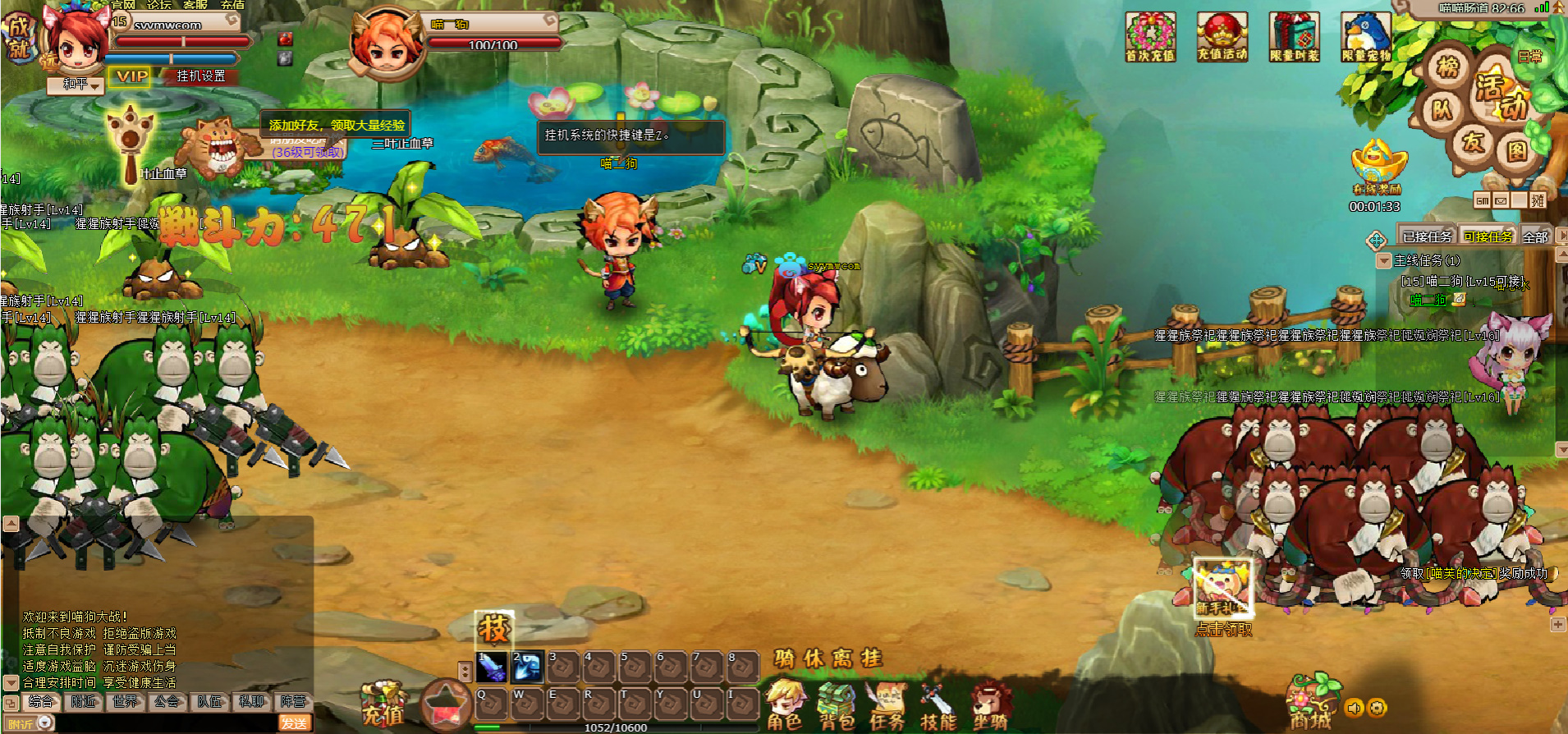Open the 首次充值 first recharge offer
The image size is (1568, 734).
tap(1150, 37)
